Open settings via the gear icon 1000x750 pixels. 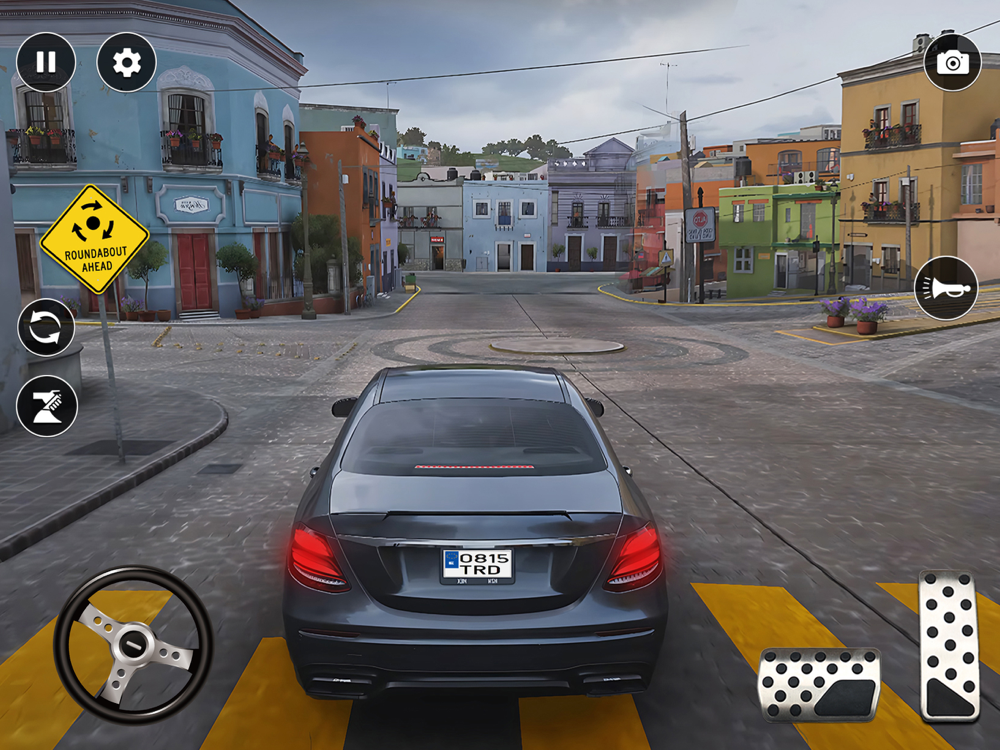click(x=126, y=62)
